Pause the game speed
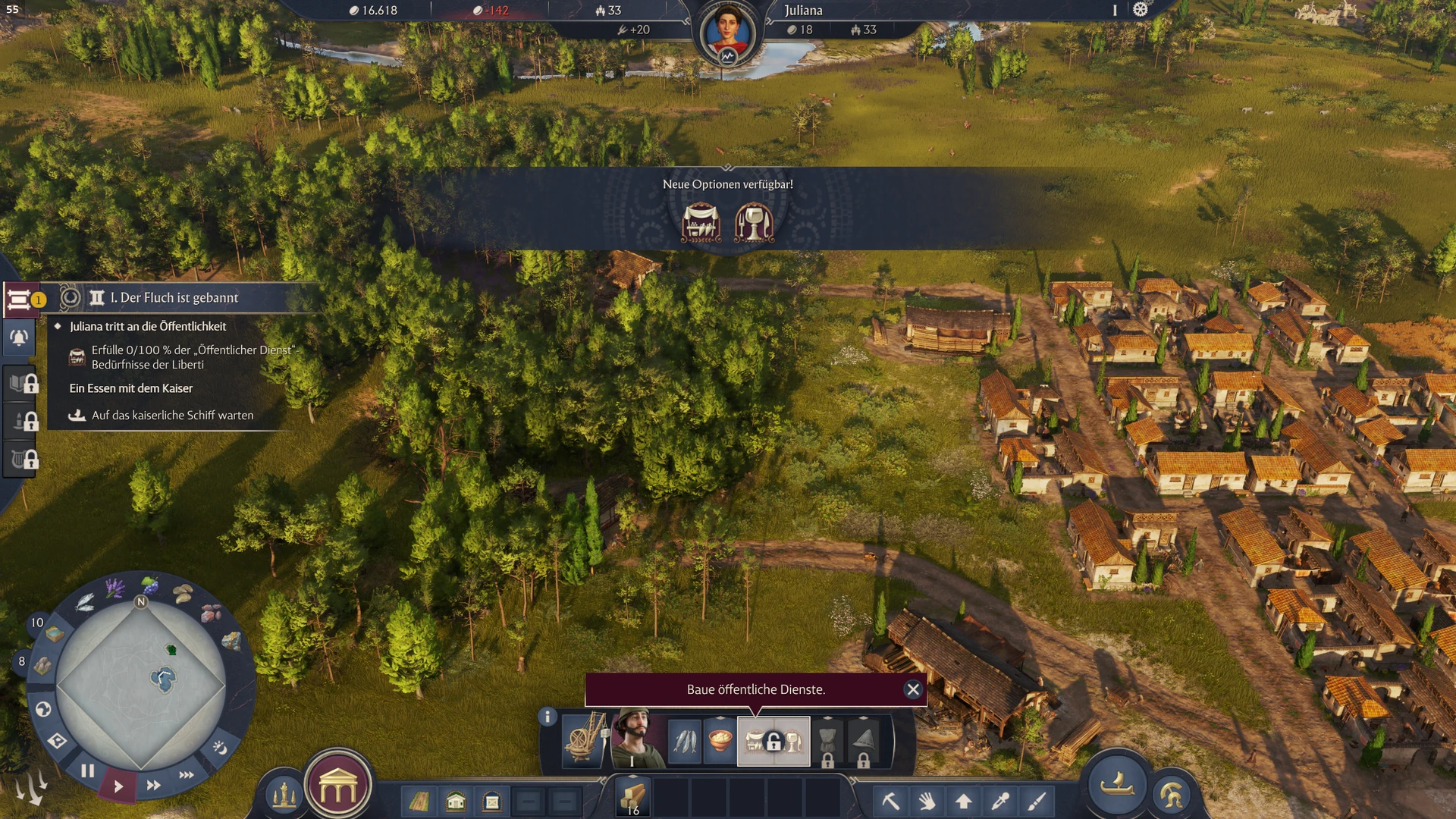The height and width of the screenshot is (819, 1456). [x=88, y=771]
